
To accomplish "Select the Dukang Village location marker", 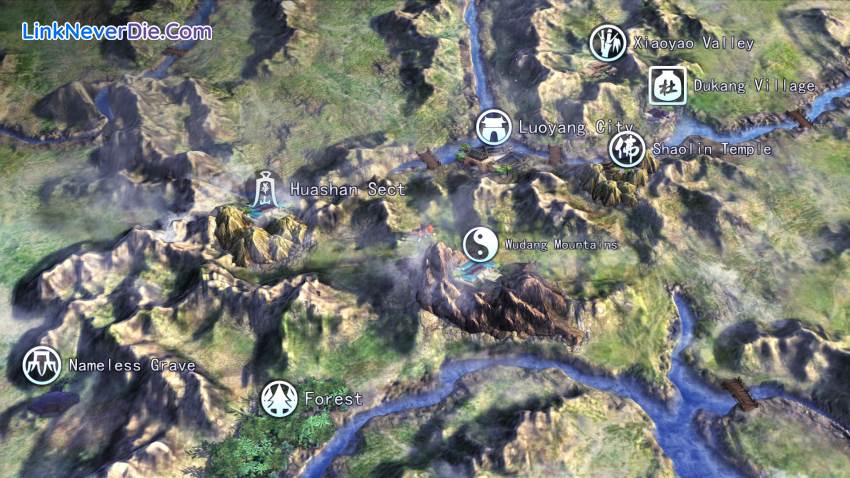I will [x=667, y=86].
